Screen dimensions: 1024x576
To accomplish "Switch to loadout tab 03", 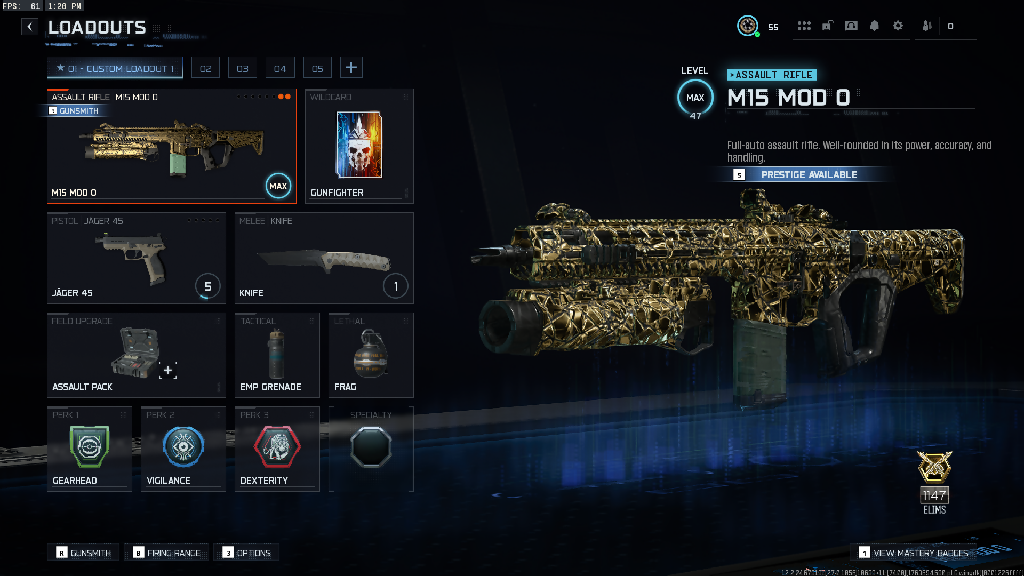I will pyautogui.click(x=242, y=68).
